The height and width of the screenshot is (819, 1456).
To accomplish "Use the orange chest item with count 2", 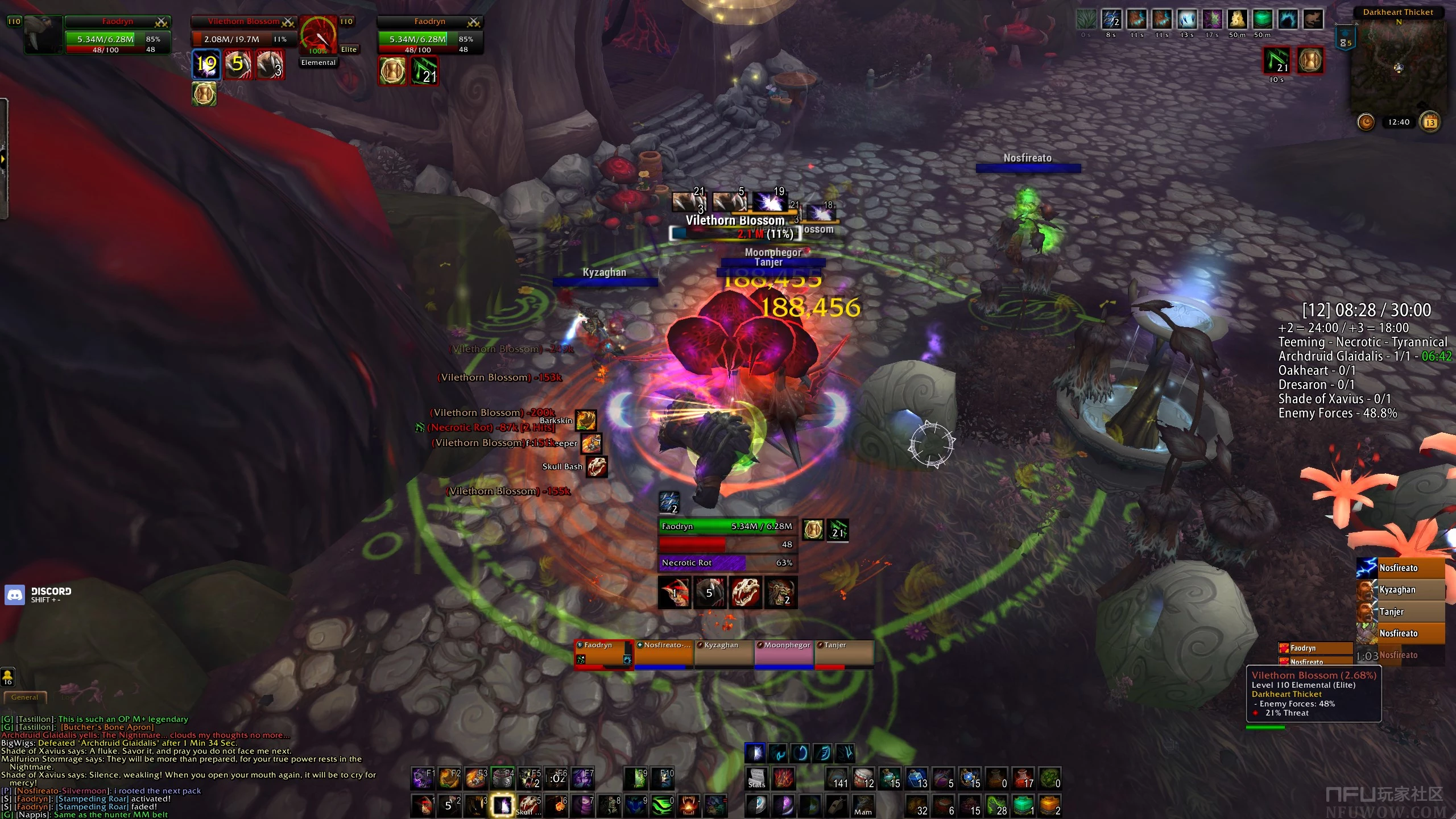I will pyautogui.click(x=1049, y=805).
